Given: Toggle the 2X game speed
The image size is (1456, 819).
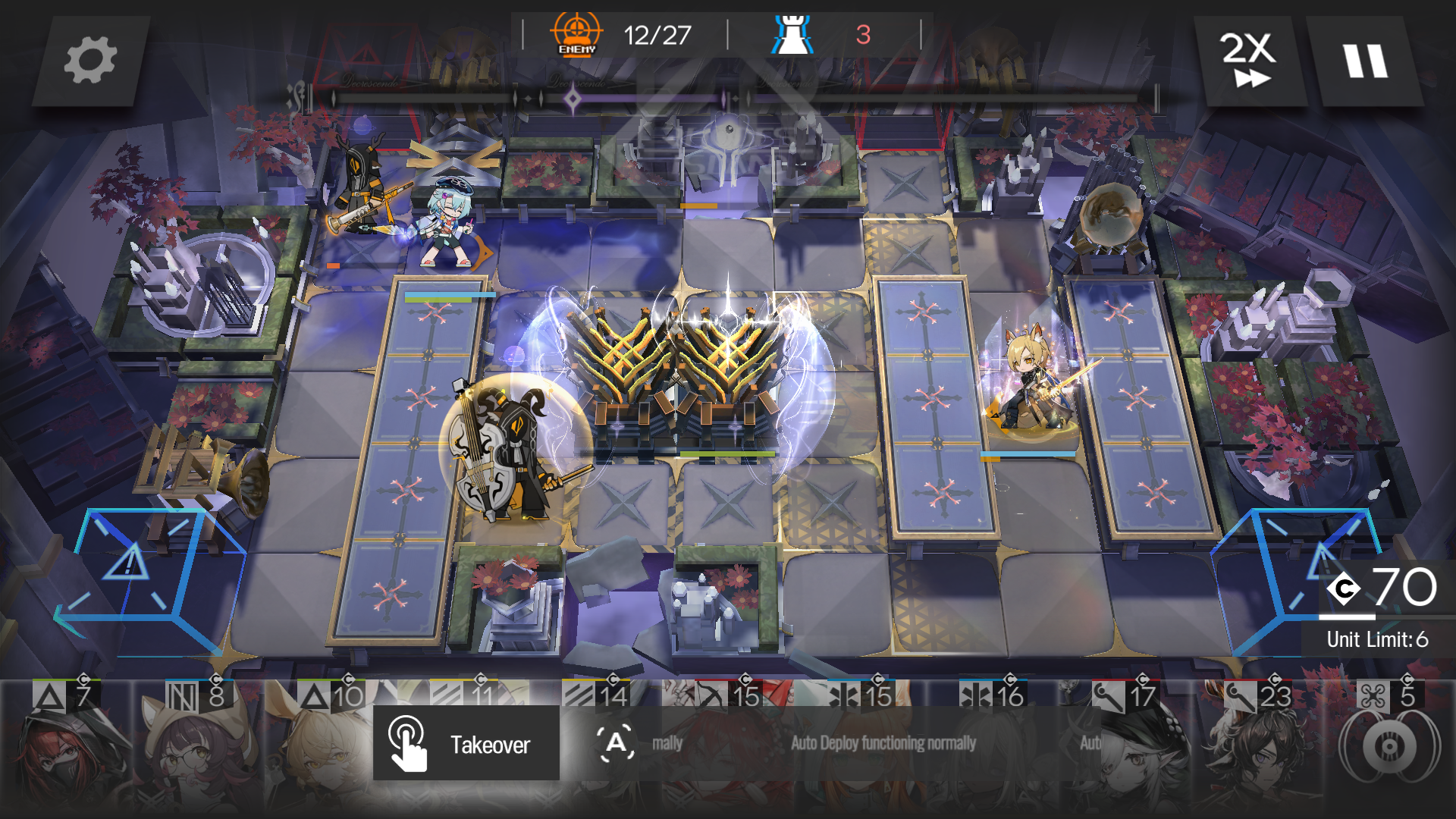Looking at the screenshot, I should click(x=1249, y=60).
